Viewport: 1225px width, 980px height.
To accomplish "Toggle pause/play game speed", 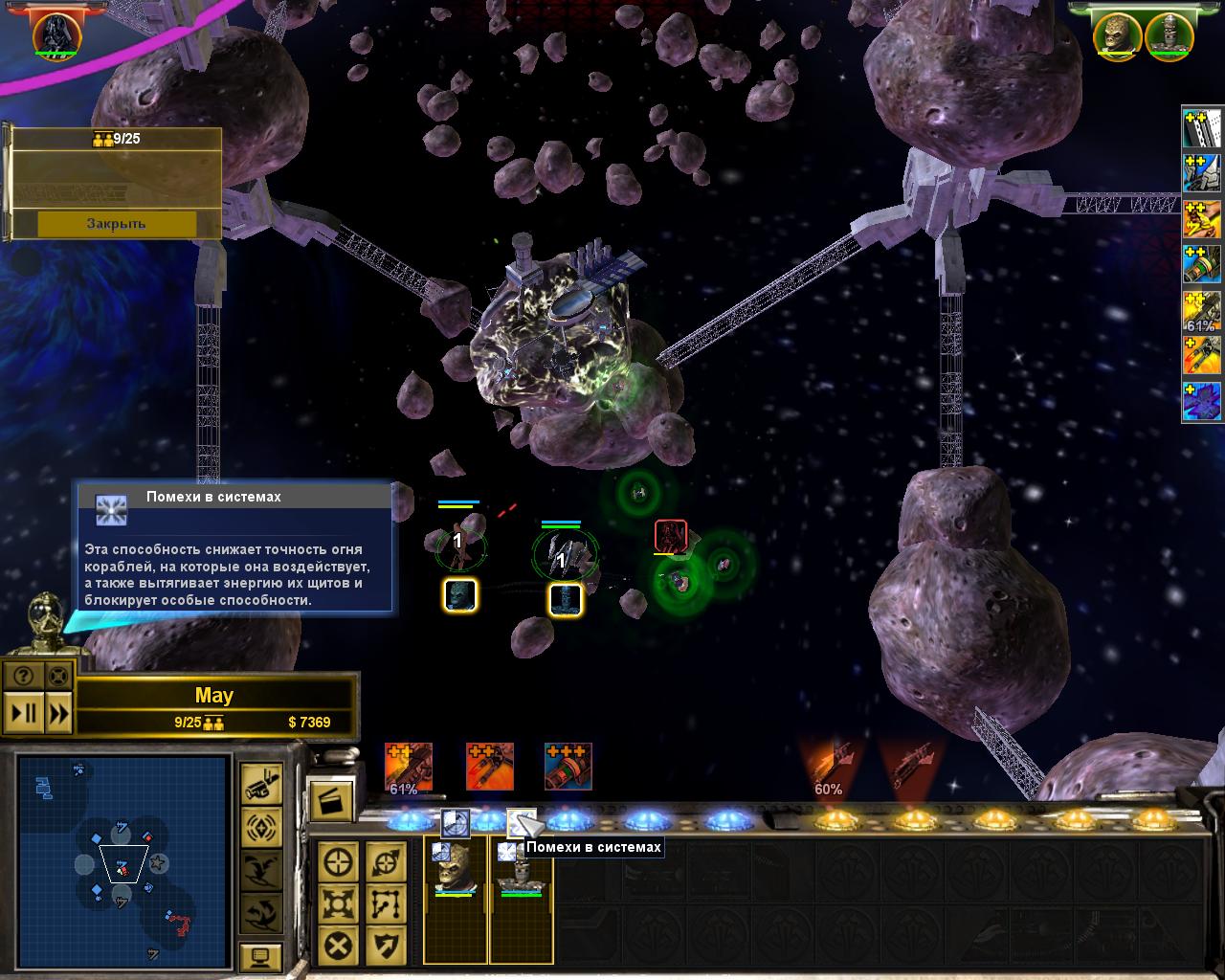I will pos(23,713).
